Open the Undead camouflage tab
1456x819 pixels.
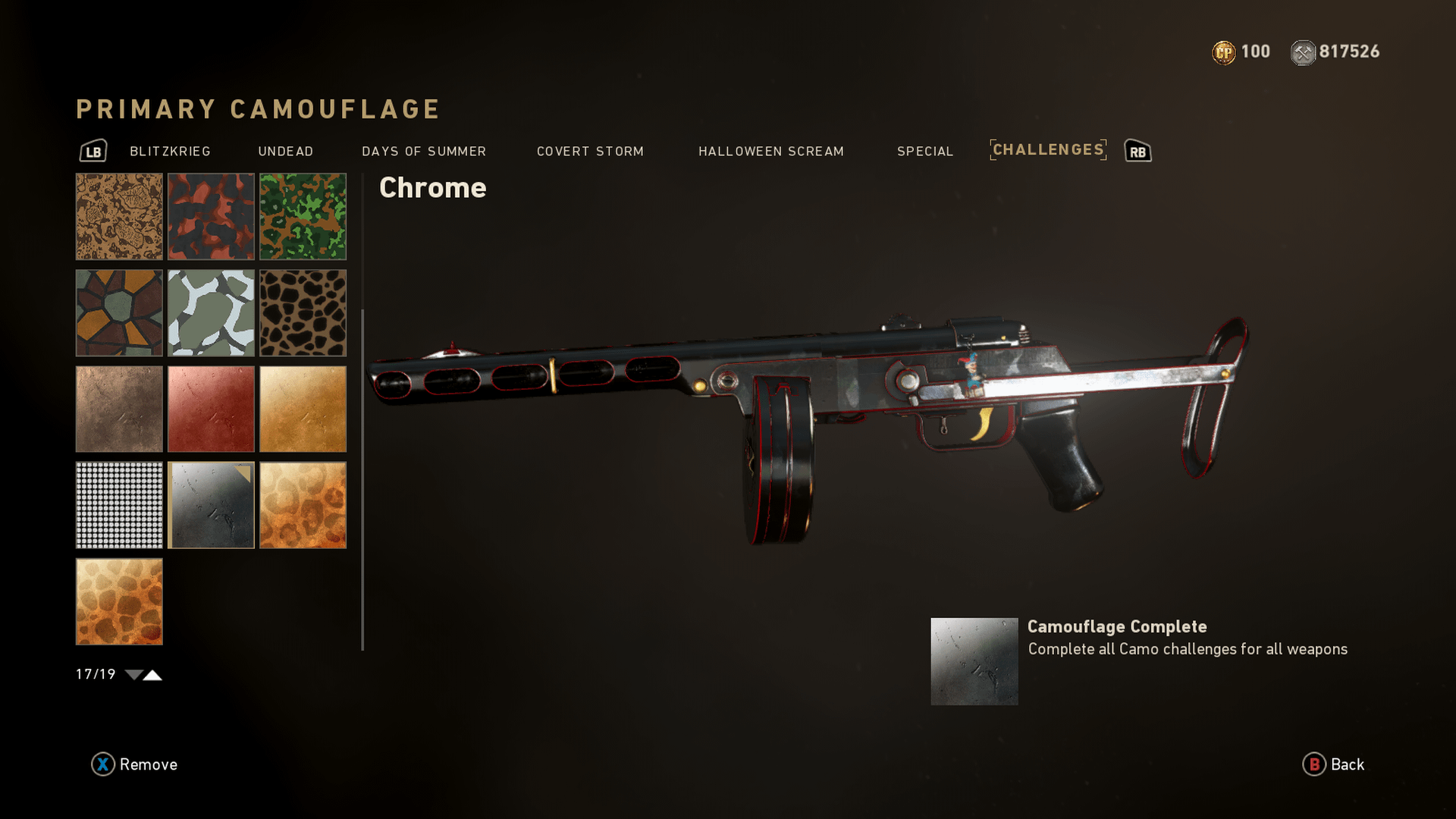point(285,152)
